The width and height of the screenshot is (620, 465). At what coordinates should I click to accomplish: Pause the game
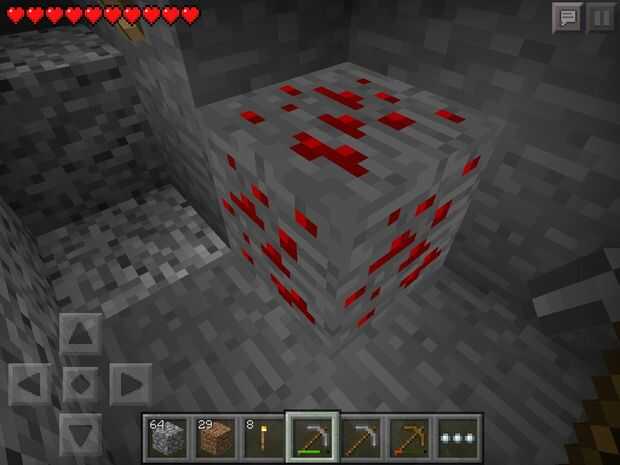pyautogui.click(x=600, y=17)
